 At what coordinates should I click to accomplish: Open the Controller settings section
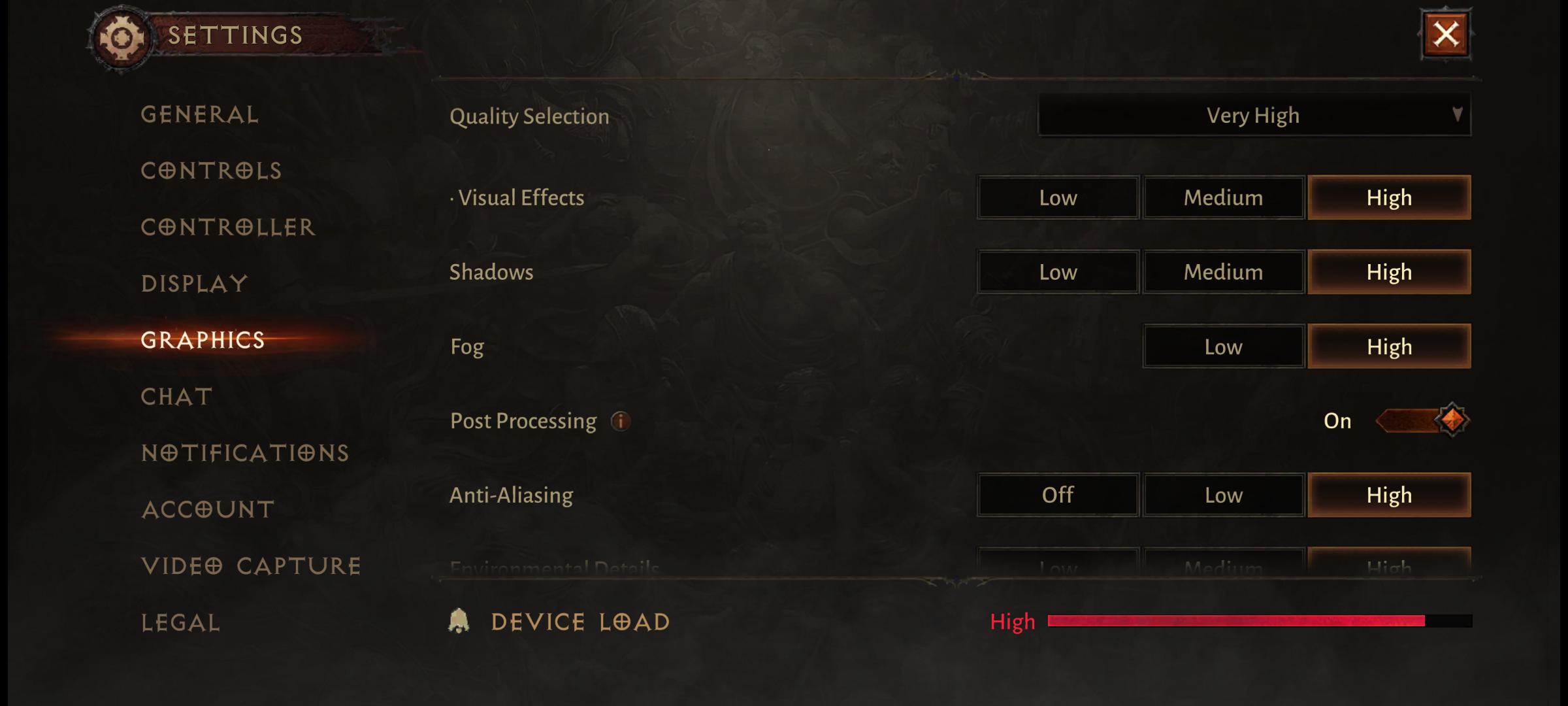coord(228,227)
